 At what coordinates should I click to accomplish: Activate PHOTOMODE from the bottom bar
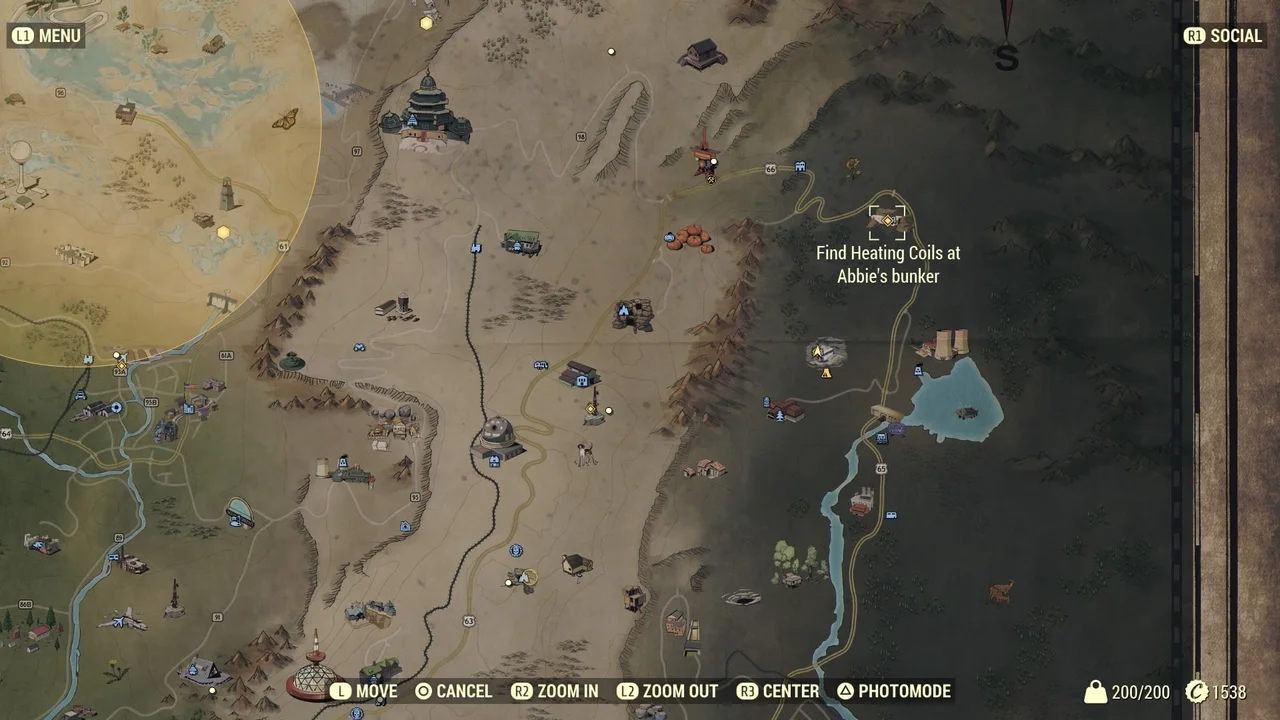click(x=902, y=691)
